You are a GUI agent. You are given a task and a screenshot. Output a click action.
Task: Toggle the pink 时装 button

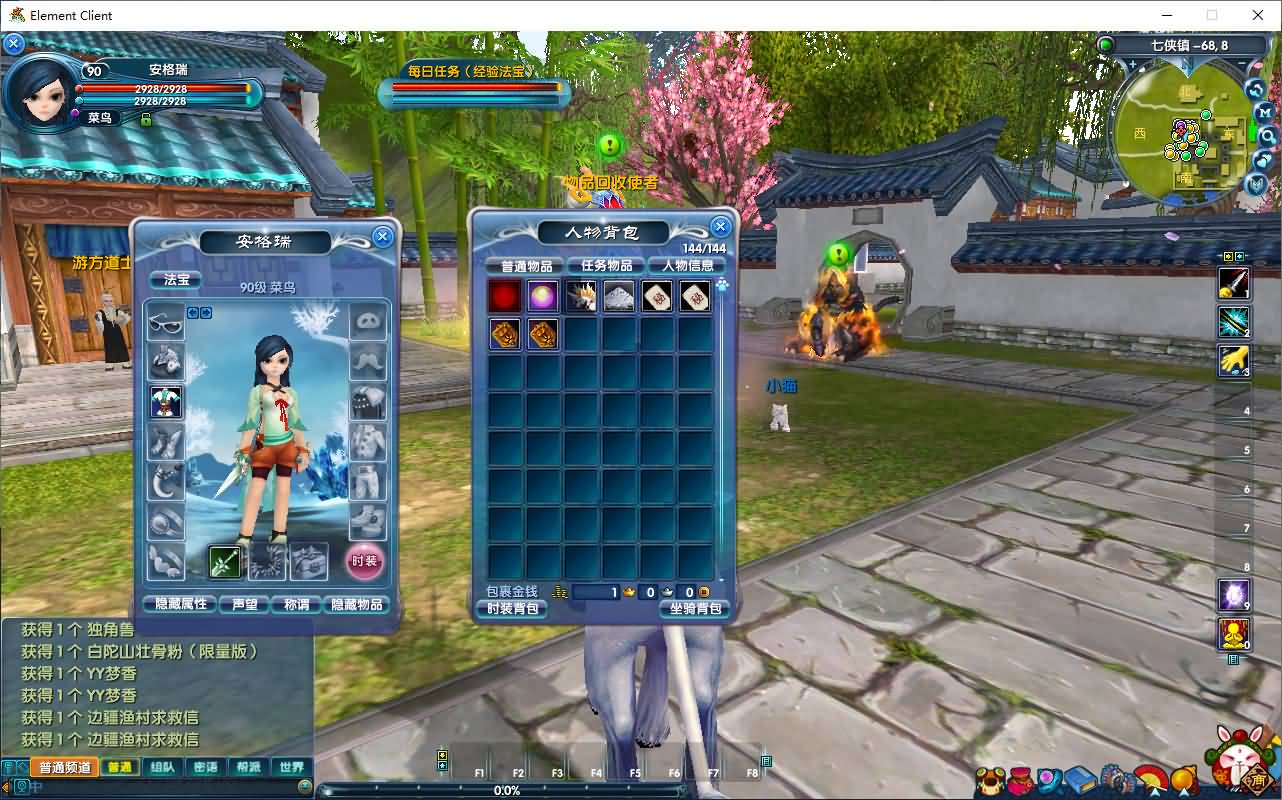click(x=365, y=561)
